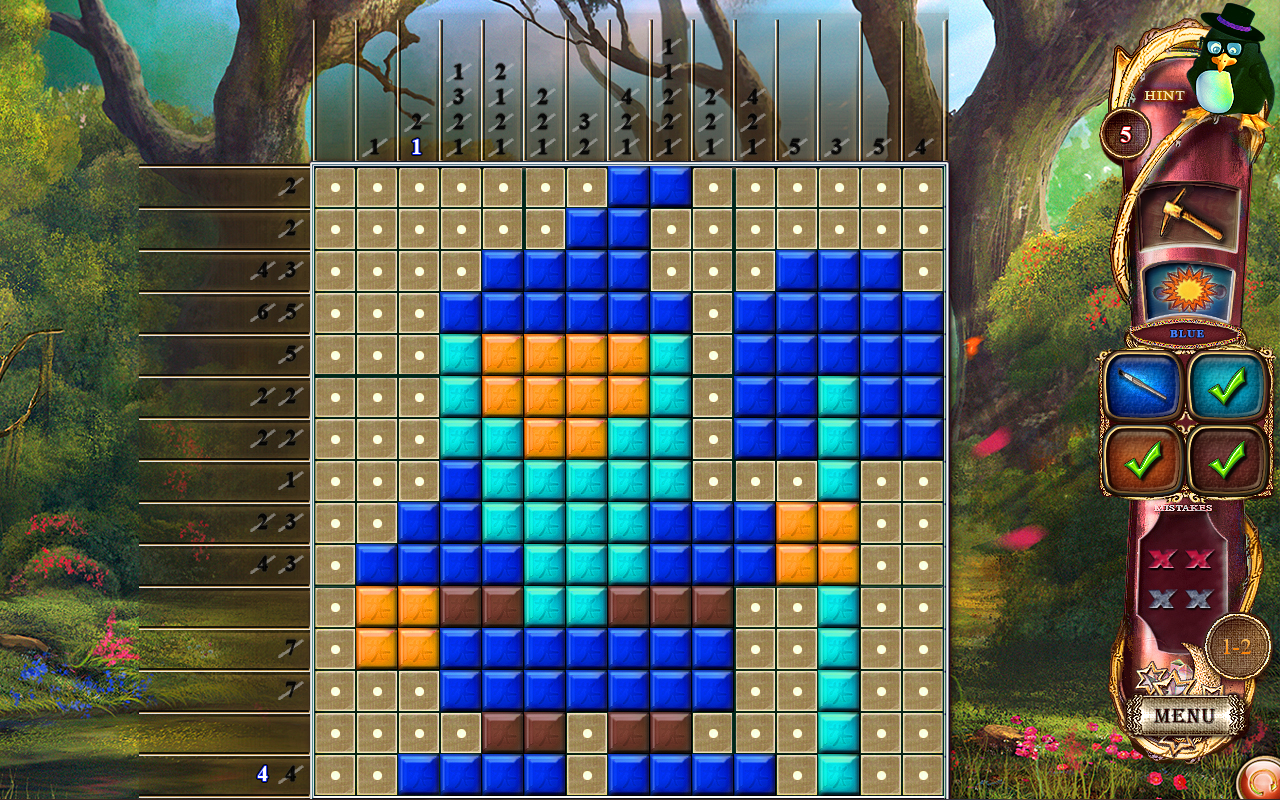Toggle the checkmark on the teal color swatch
Image resolution: width=1280 pixels, height=800 pixels.
(1228, 385)
